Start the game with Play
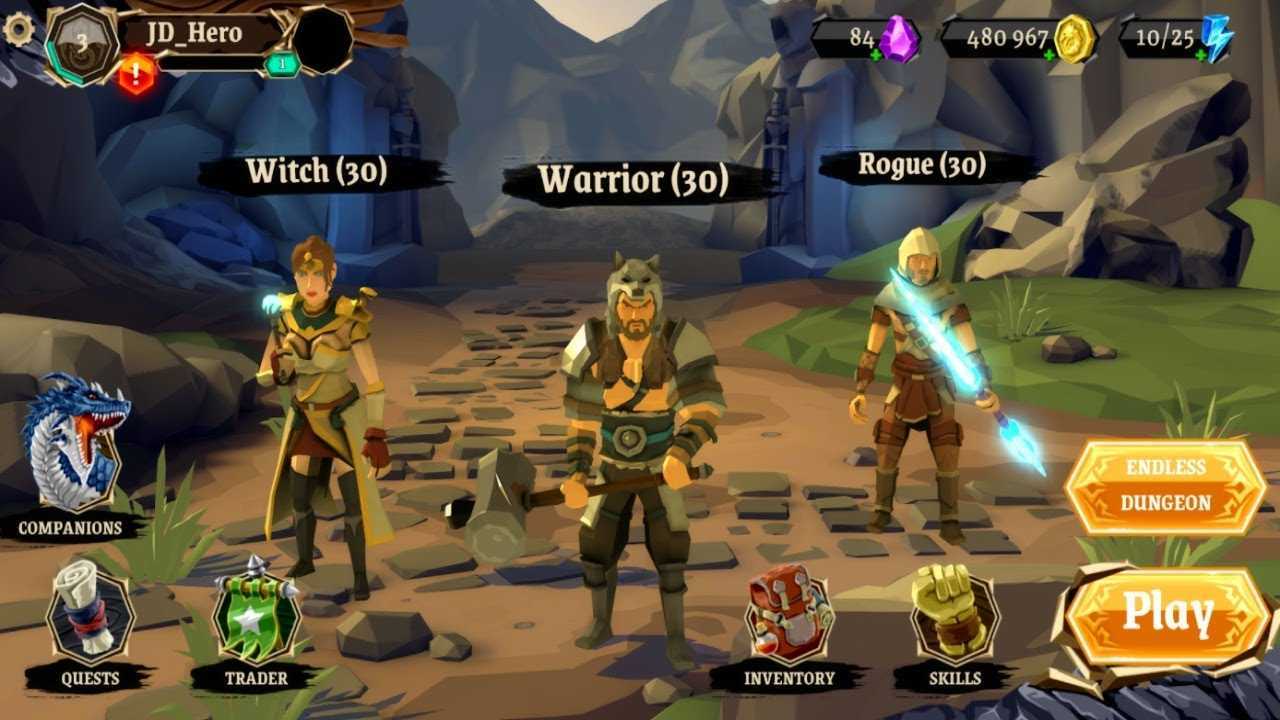Image resolution: width=1280 pixels, height=720 pixels. 1167,614
